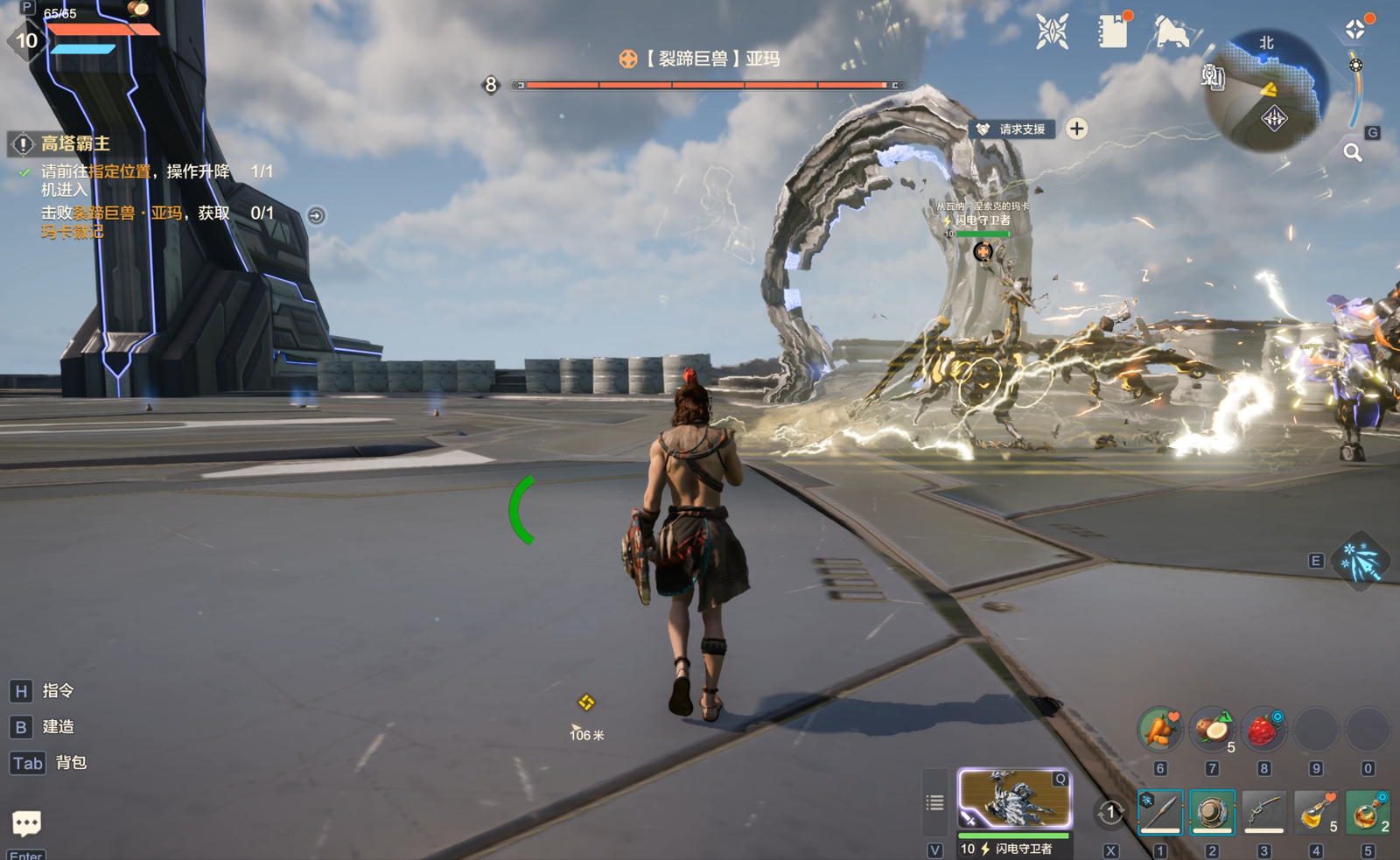This screenshot has width=1400, height=860.
Task: Click the 请求支援 request support button
Action: [1011, 129]
